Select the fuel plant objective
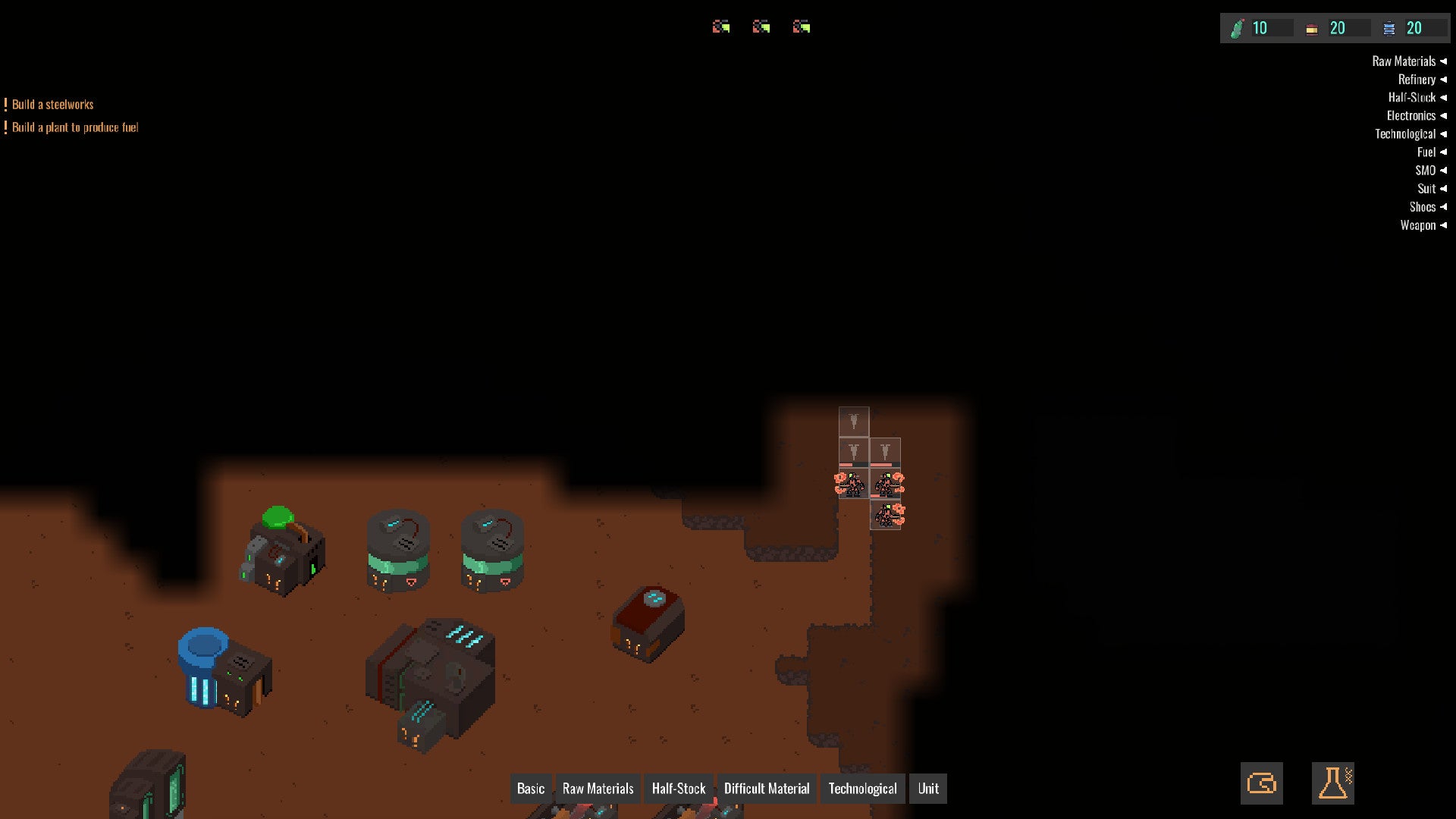This screenshot has width=1456, height=819. (x=75, y=127)
